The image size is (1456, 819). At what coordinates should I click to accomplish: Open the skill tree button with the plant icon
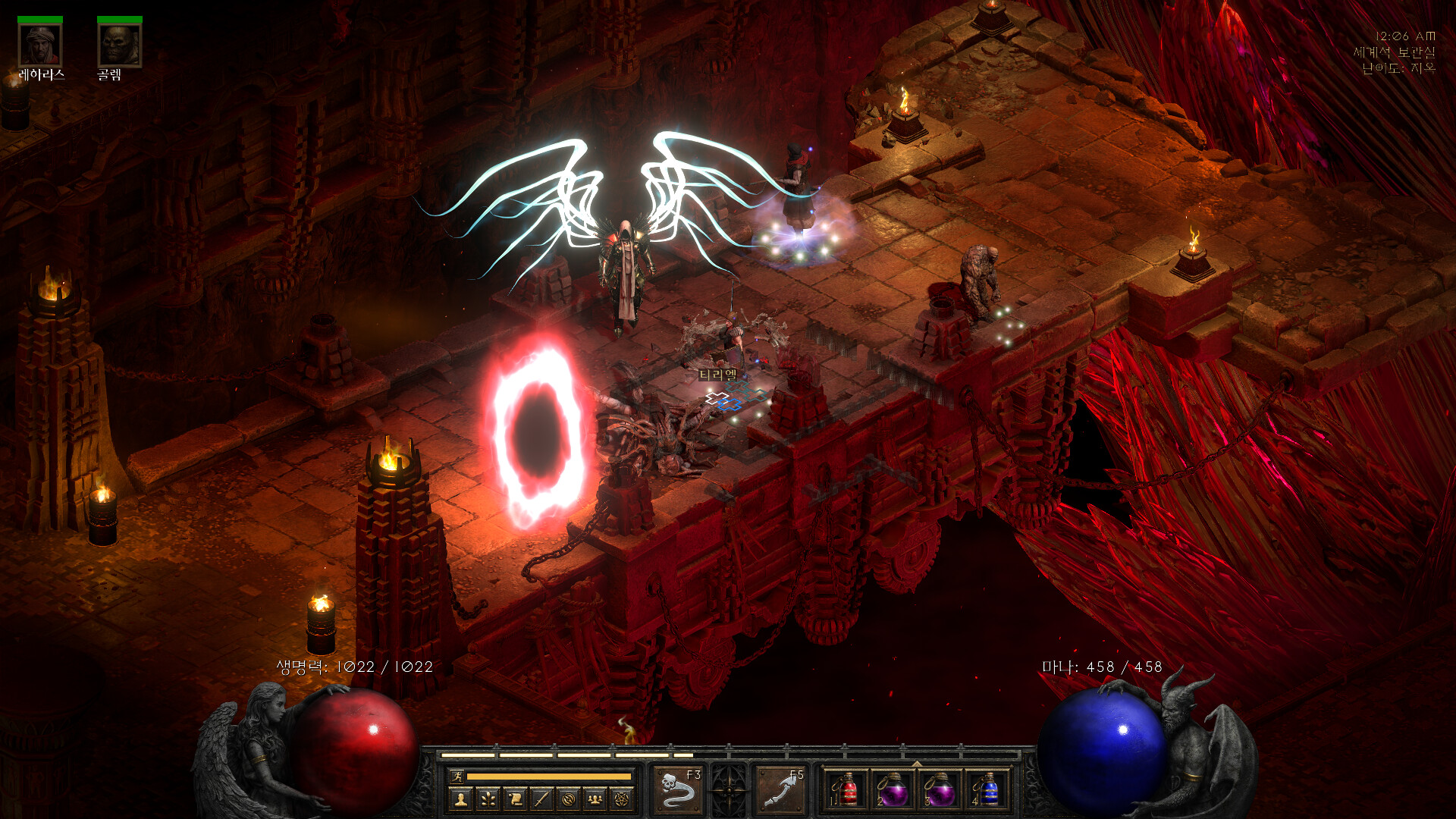pos(488,799)
